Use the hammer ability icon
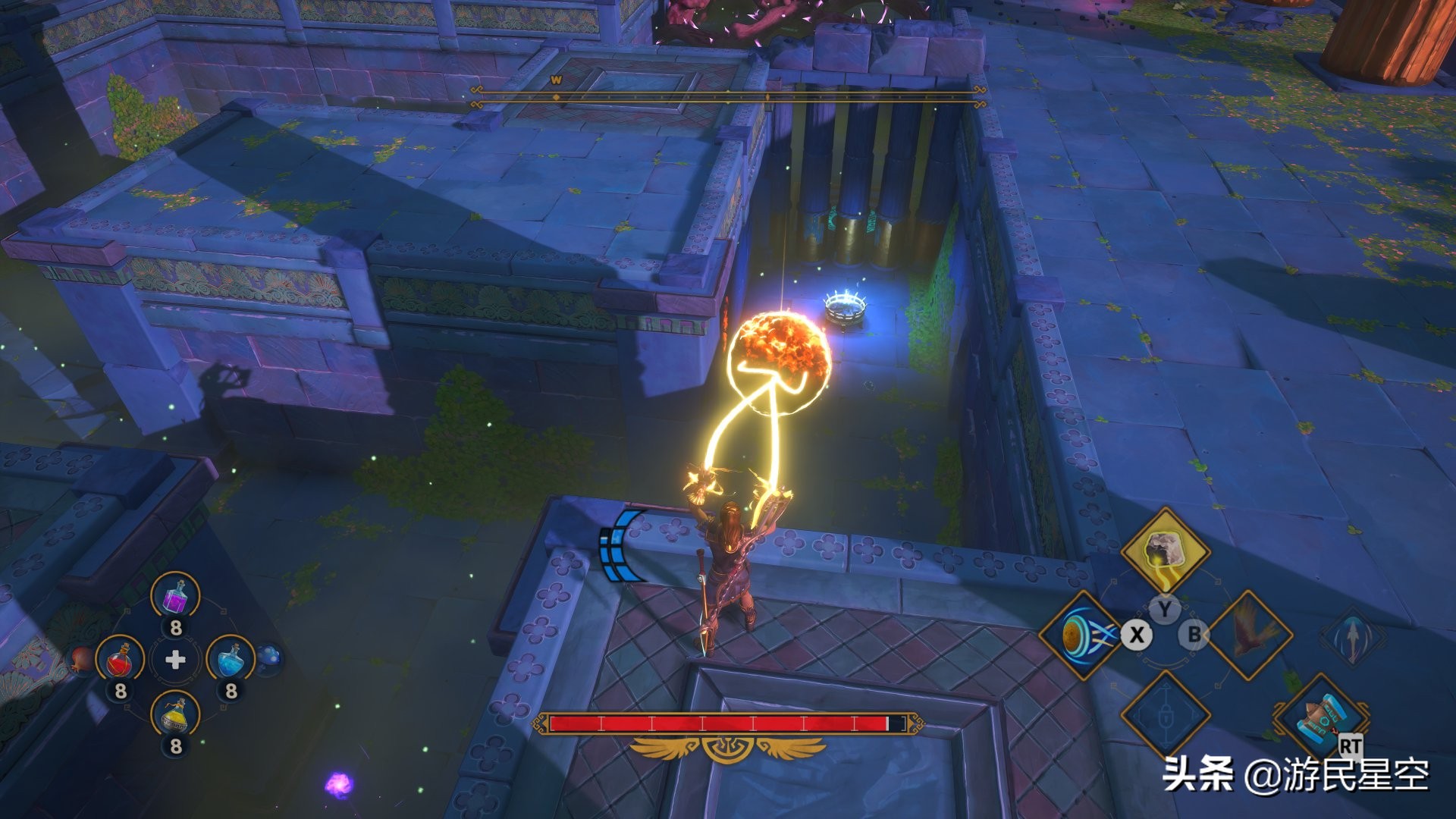 [1322, 717]
